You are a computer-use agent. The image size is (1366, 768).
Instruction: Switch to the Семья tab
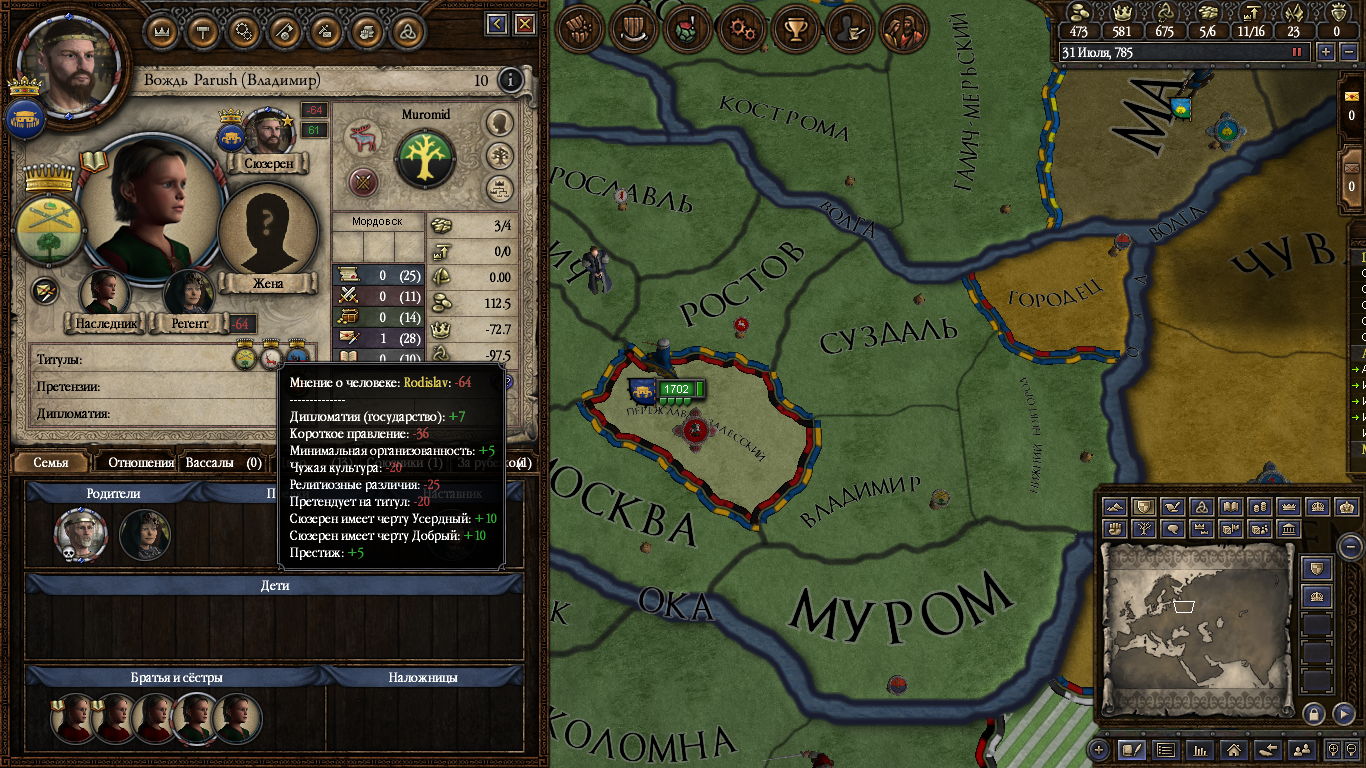coord(51,463)
